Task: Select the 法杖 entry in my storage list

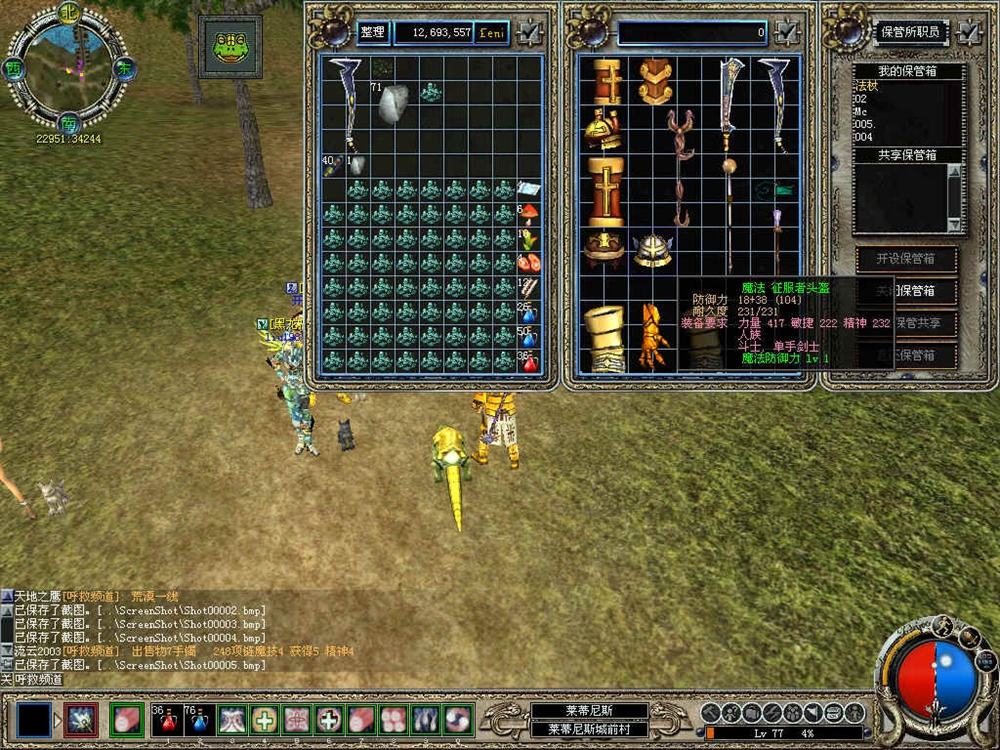Action: point(866,87)
